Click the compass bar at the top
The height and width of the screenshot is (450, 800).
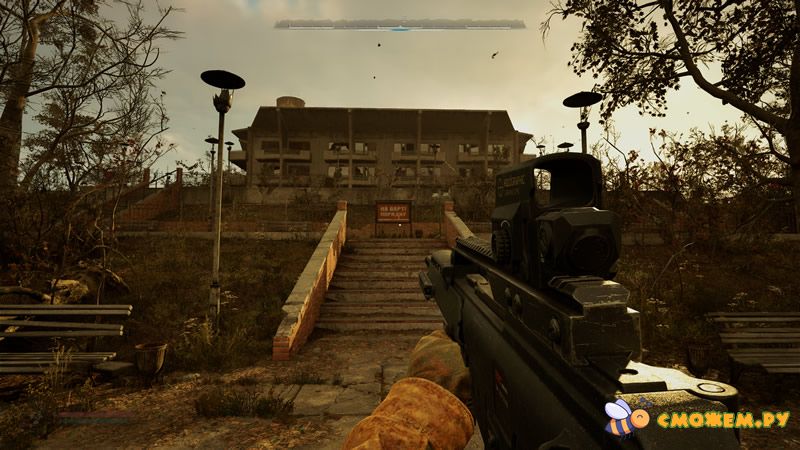tap(400, 24)
